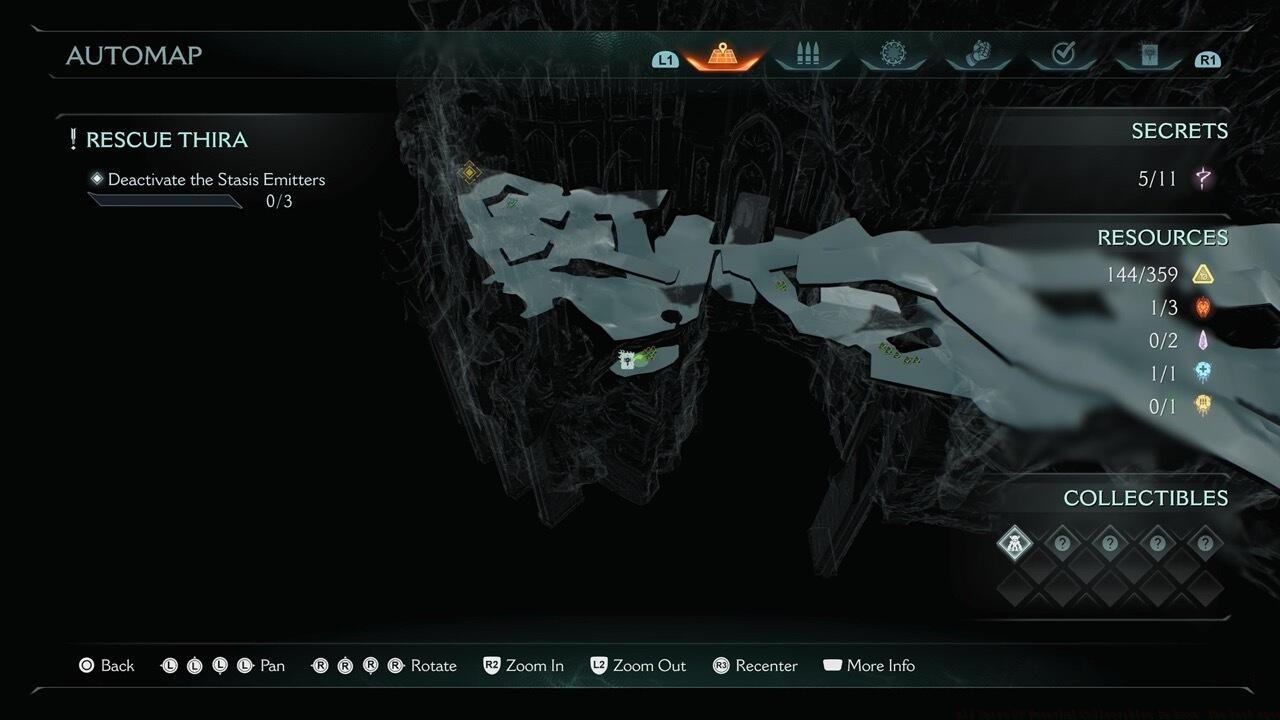This screenshot has height=720, width=1280.
Task: Open the checkmark challenges tab
Action: (1063, 56)
